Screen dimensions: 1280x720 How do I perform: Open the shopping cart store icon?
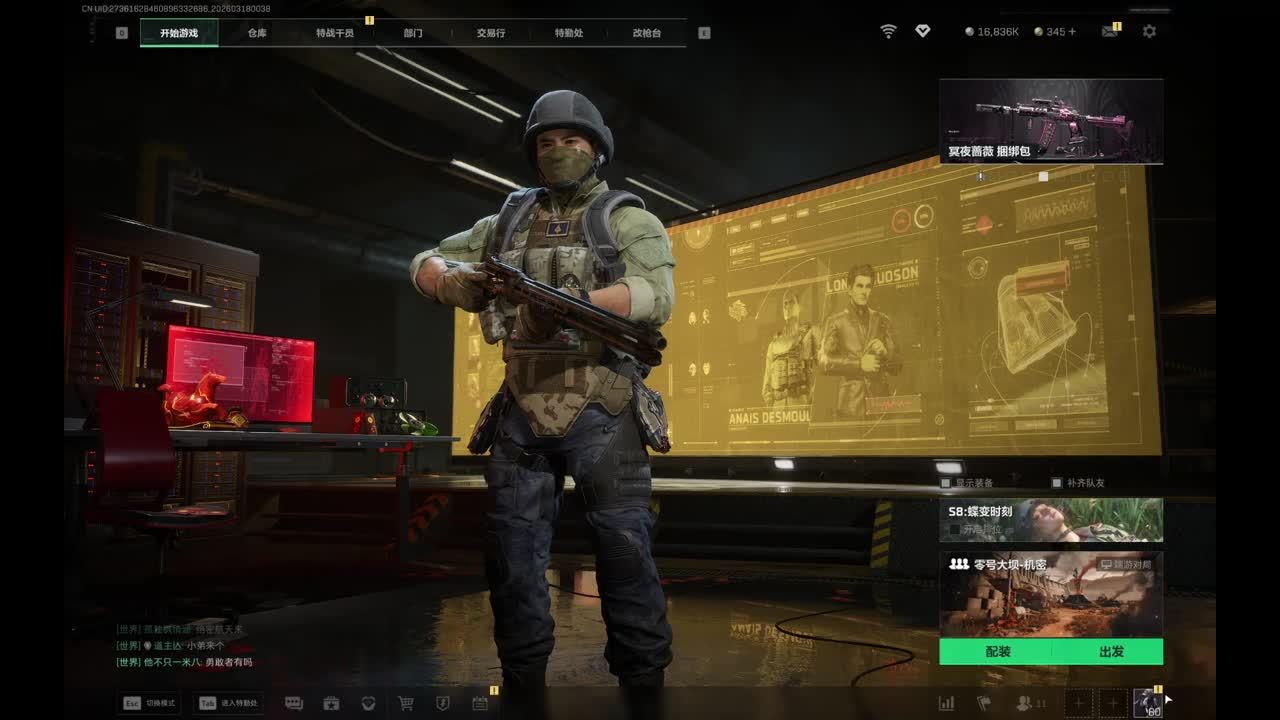click(406, 703)
